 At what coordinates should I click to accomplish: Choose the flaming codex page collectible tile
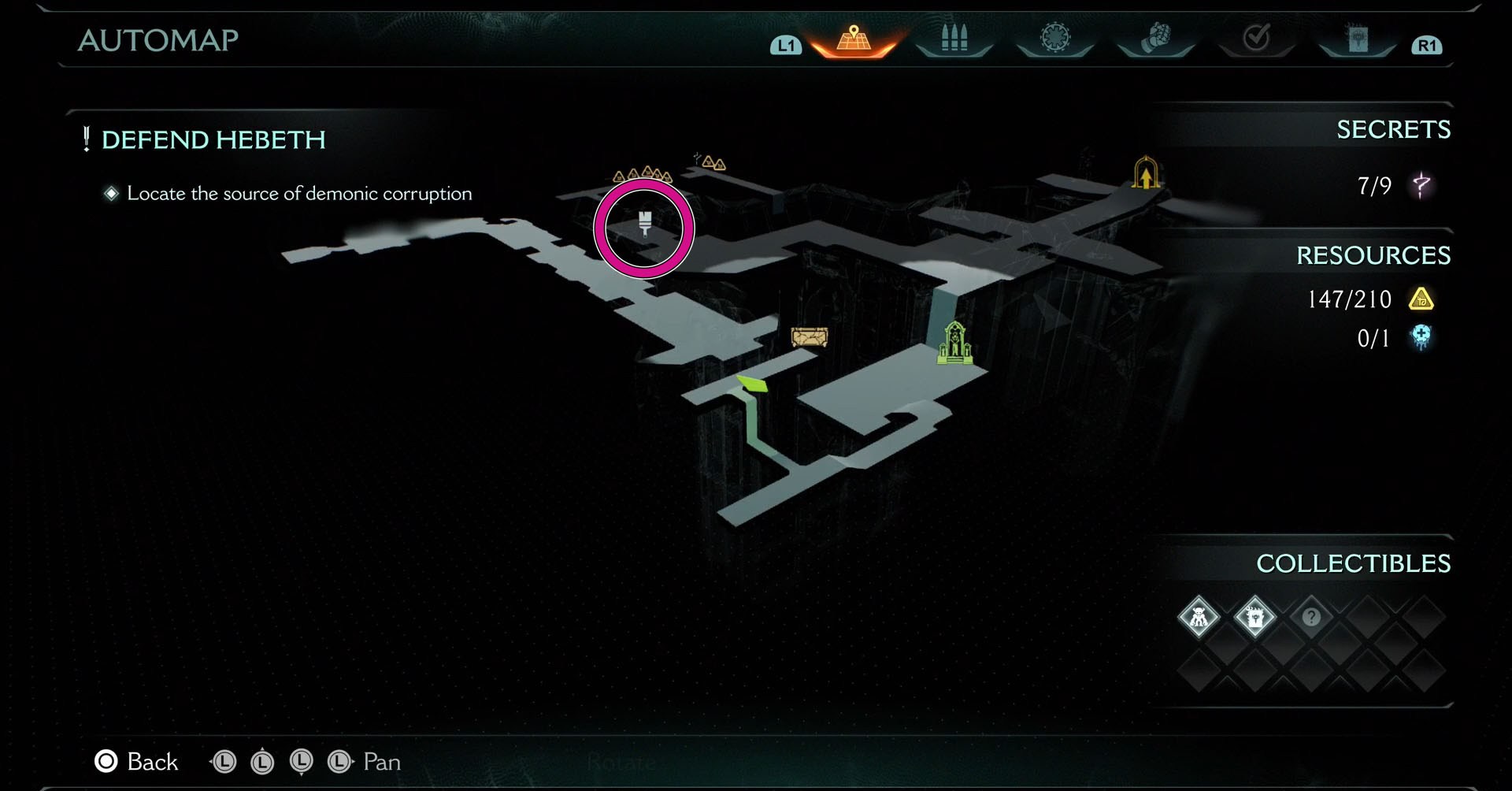coord(1254,617)
